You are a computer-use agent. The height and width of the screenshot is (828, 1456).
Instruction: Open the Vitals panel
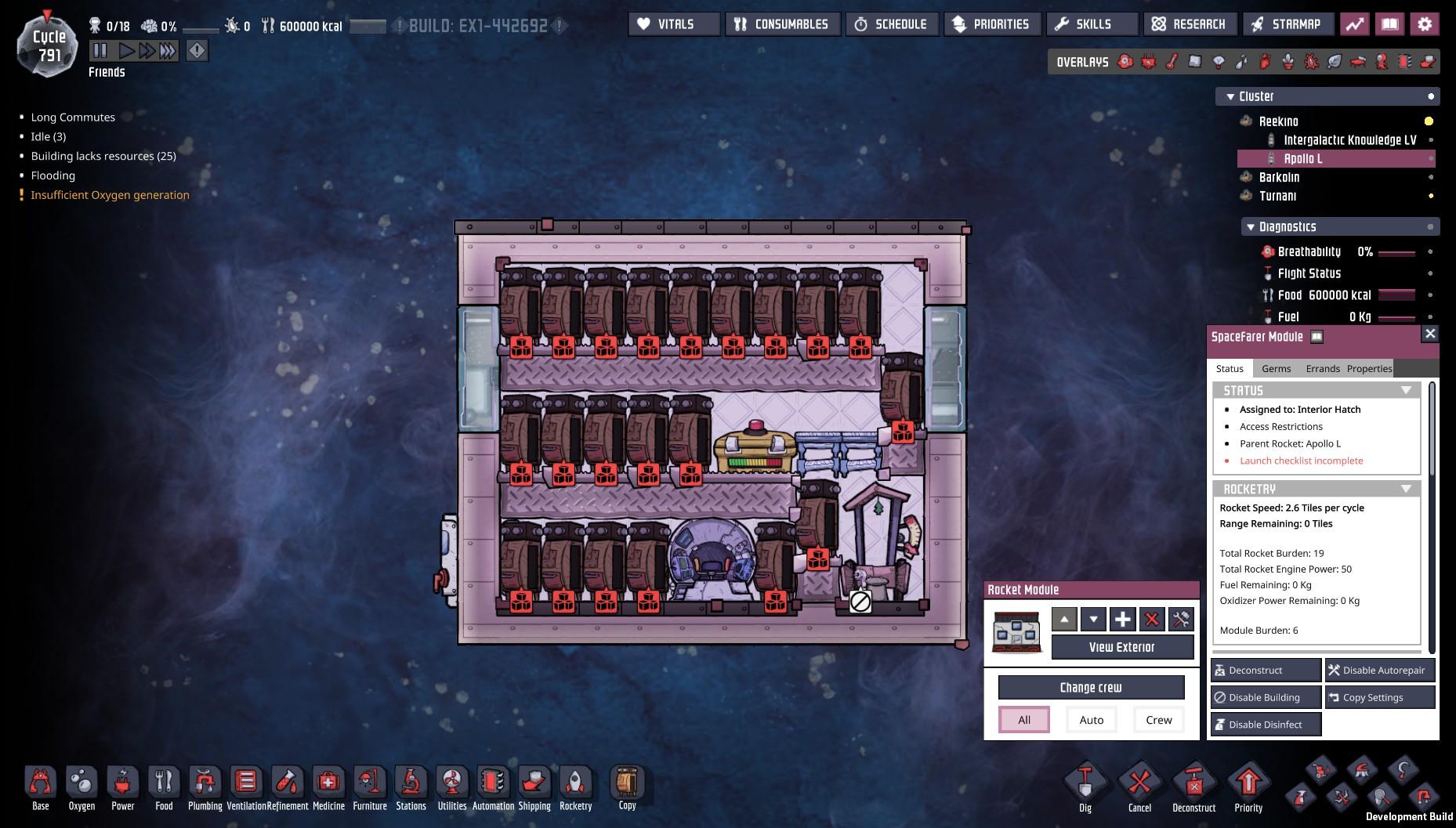point(673,24)
